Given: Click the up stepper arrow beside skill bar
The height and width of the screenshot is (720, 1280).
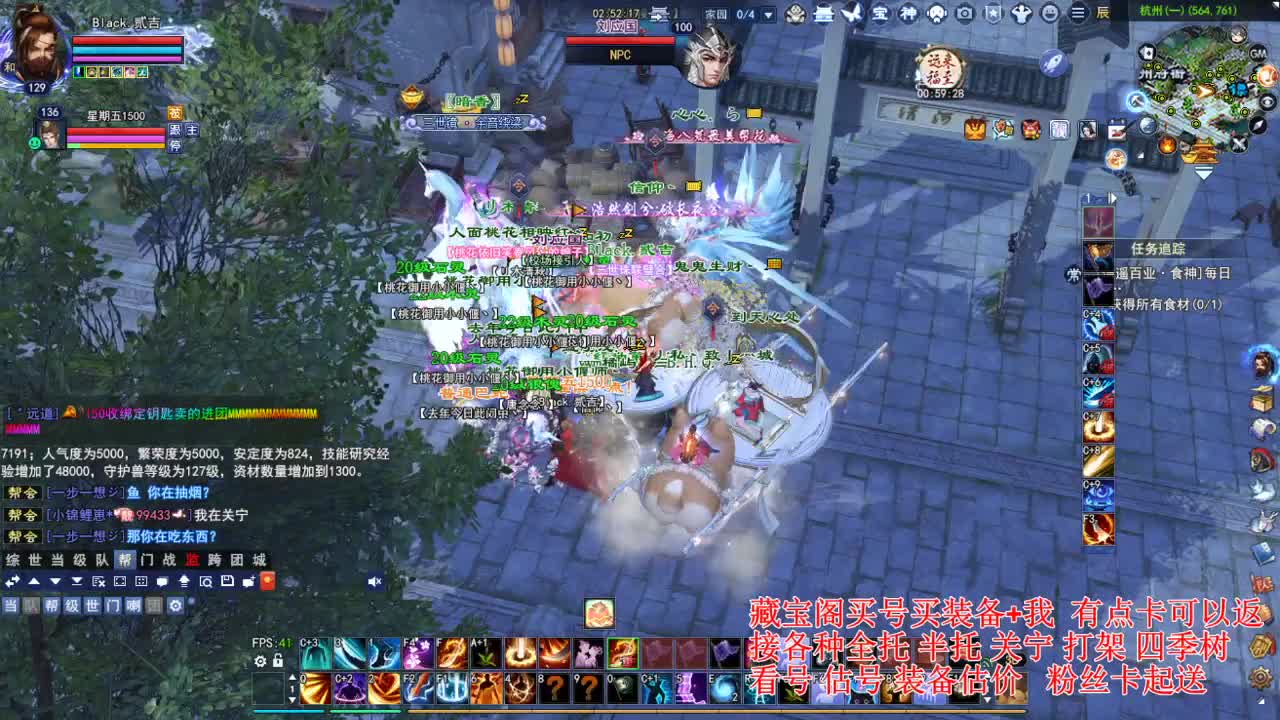Looking at the screenshot, I should 292,677.
